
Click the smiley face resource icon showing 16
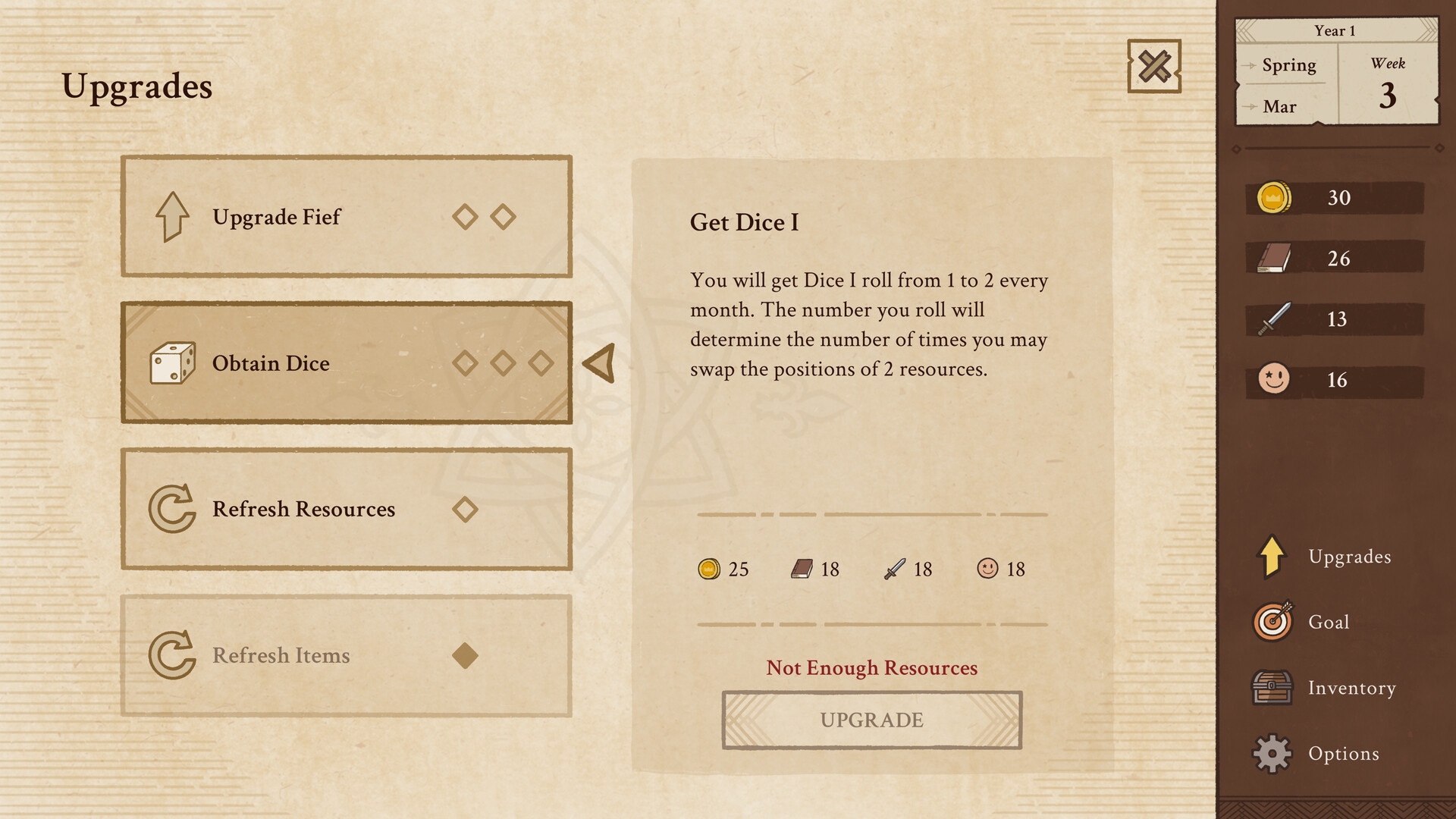[x=1272, y=380]
